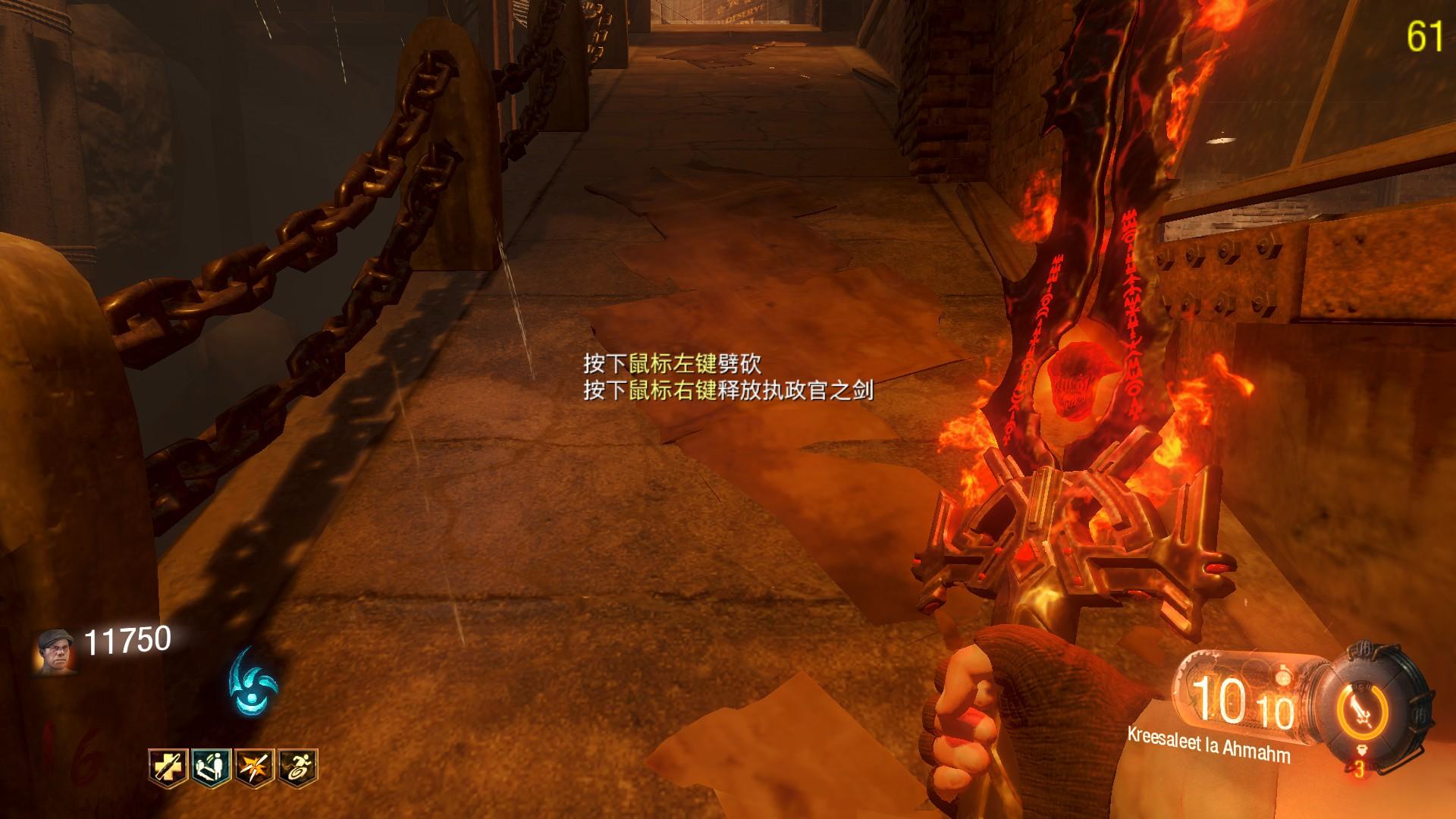Click the score display showing 11750

[127, 639]
